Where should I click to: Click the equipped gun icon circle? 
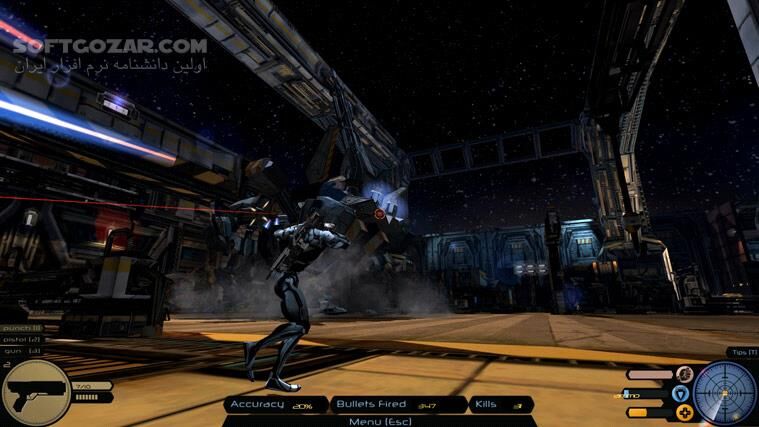(x=35, y=392)
